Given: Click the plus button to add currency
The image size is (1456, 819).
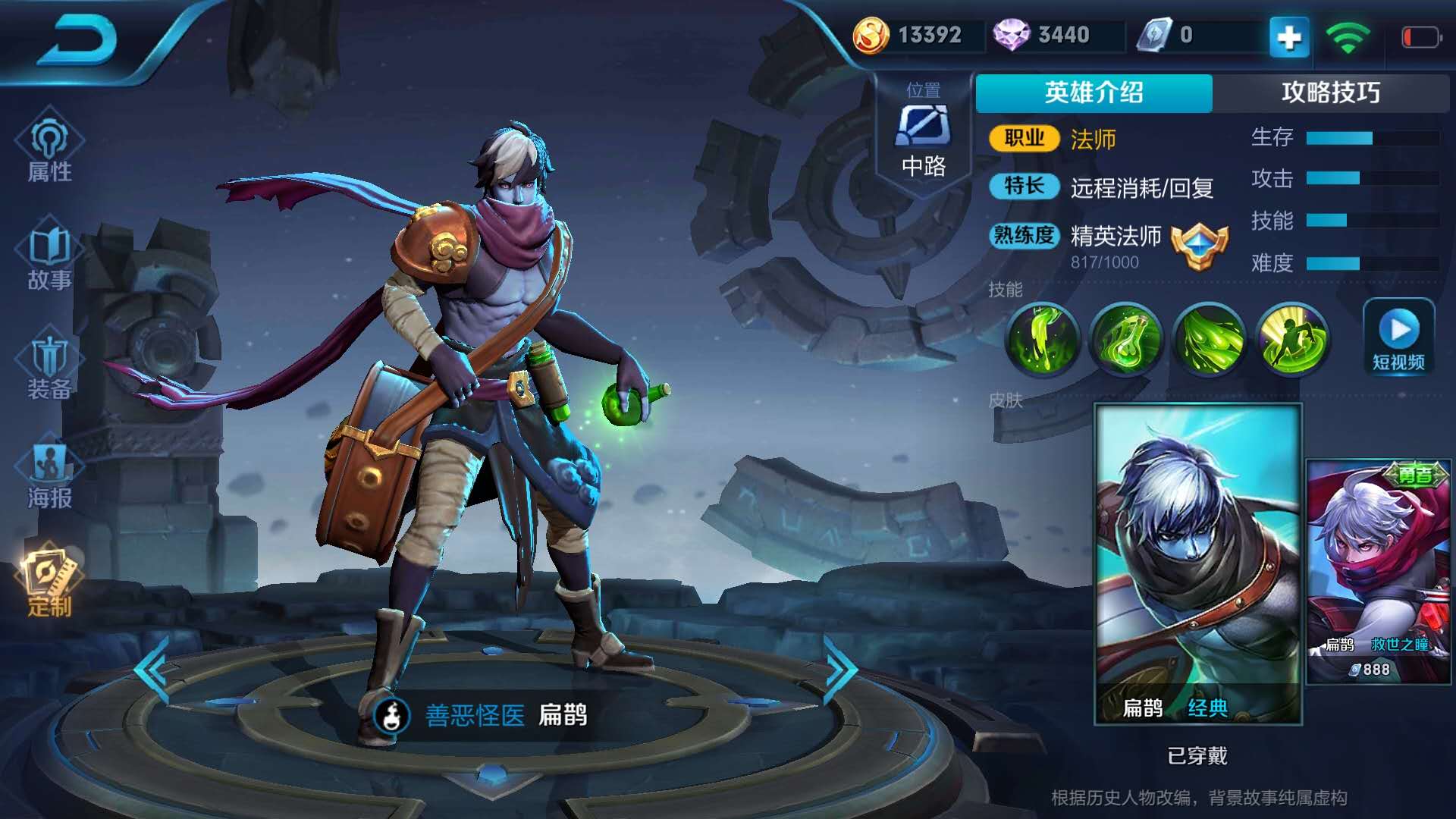Looking at the screenshot, I should coord(1289,36).
